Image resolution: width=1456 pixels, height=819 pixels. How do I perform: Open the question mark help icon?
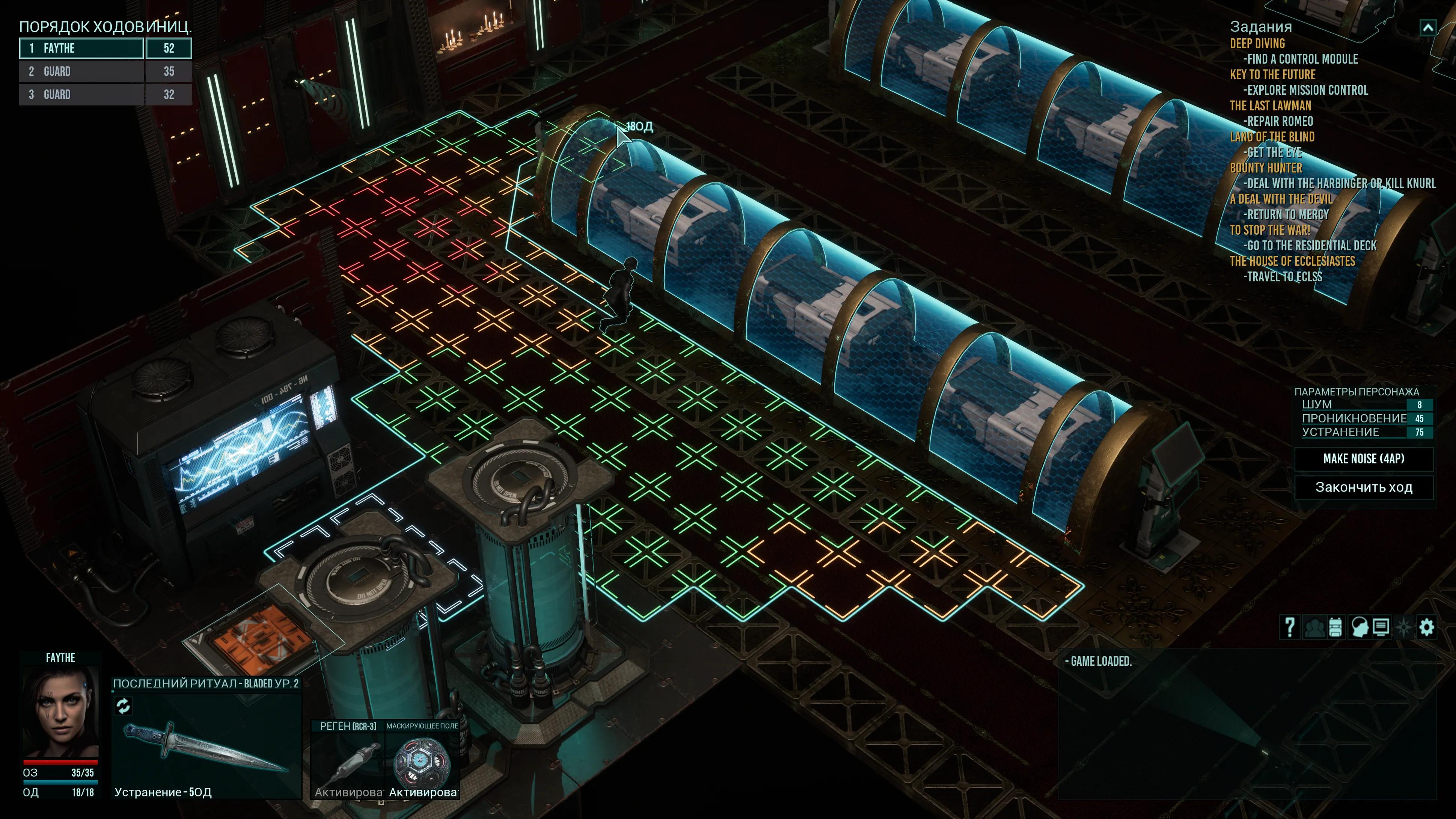coord(1289,627)
